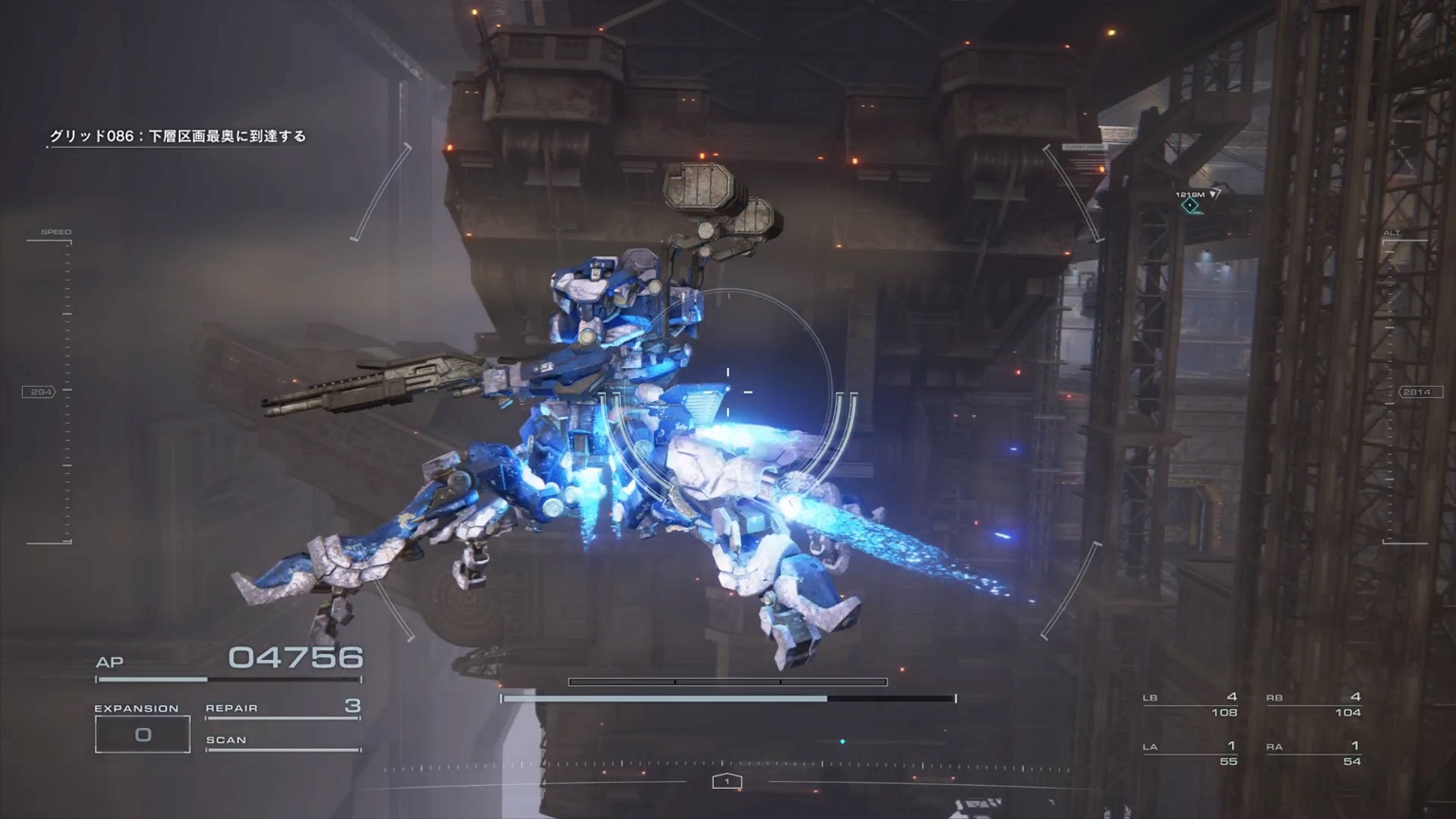Image resolution: width=1456 pixels, height=819 pixels.
Task: Click the compass heading marker numbered 1
Action: pos(727,781)
